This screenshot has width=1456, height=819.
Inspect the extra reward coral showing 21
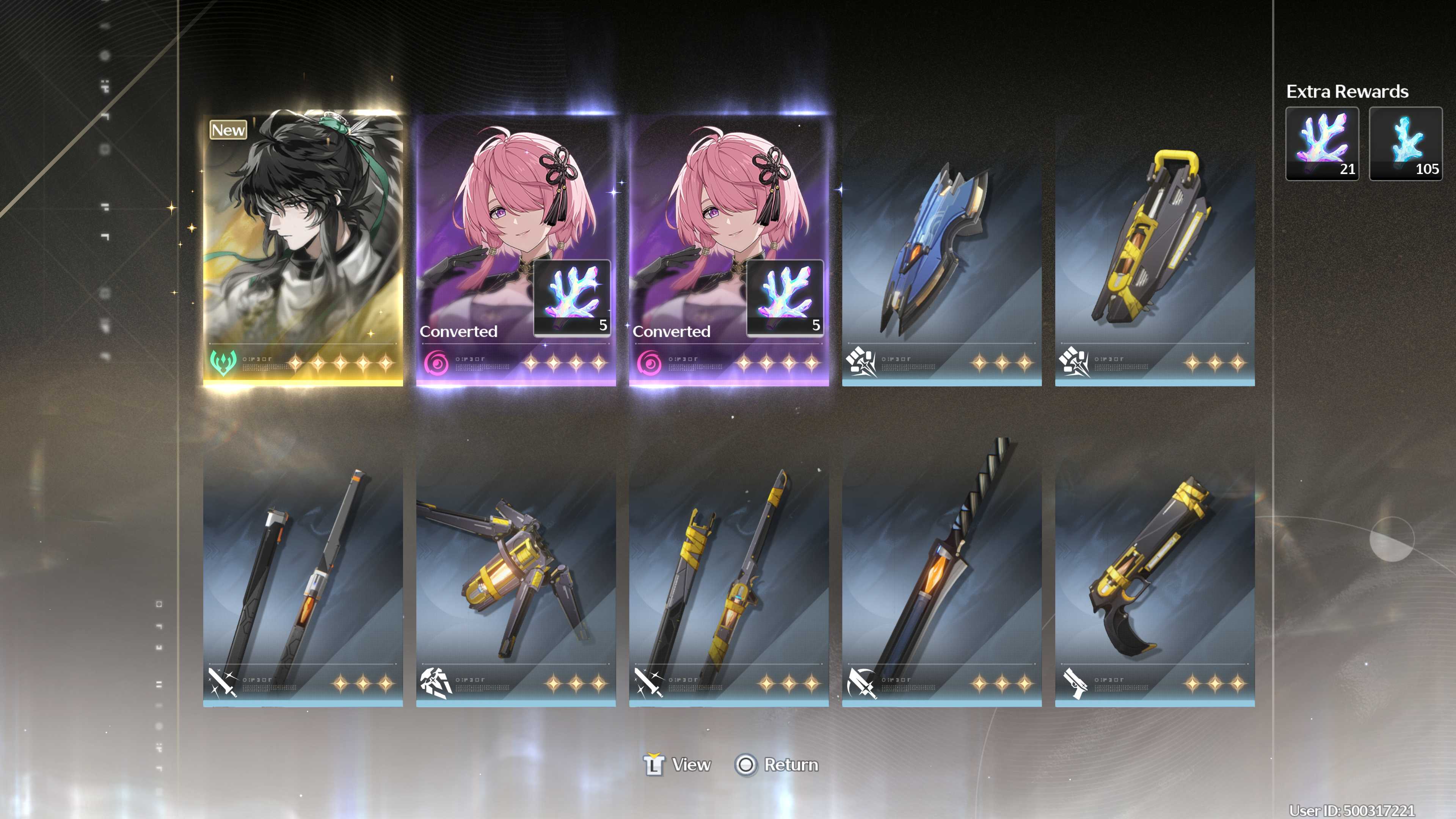1321,144
